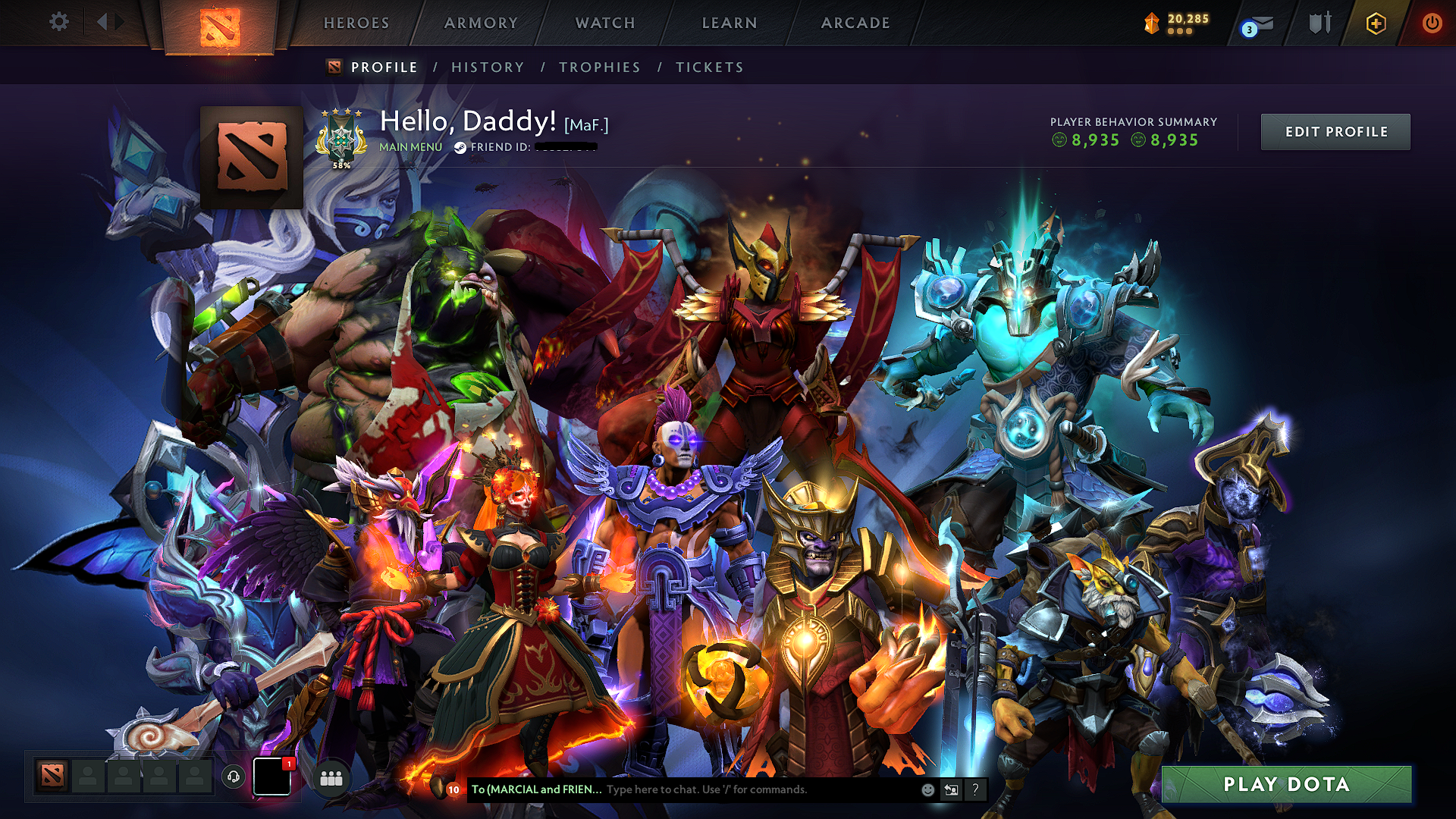The width and height of the screenshot is (1456, 819).
Task: Open the Armory shield and sword icon
Action: pos(1319,23)
